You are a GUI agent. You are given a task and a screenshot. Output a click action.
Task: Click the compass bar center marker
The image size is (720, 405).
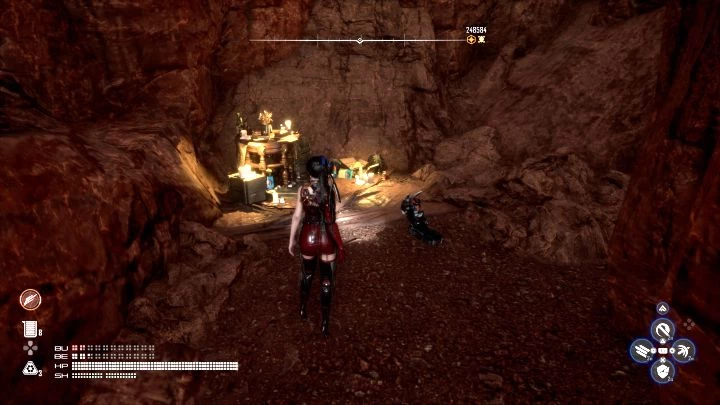point(360,41)
